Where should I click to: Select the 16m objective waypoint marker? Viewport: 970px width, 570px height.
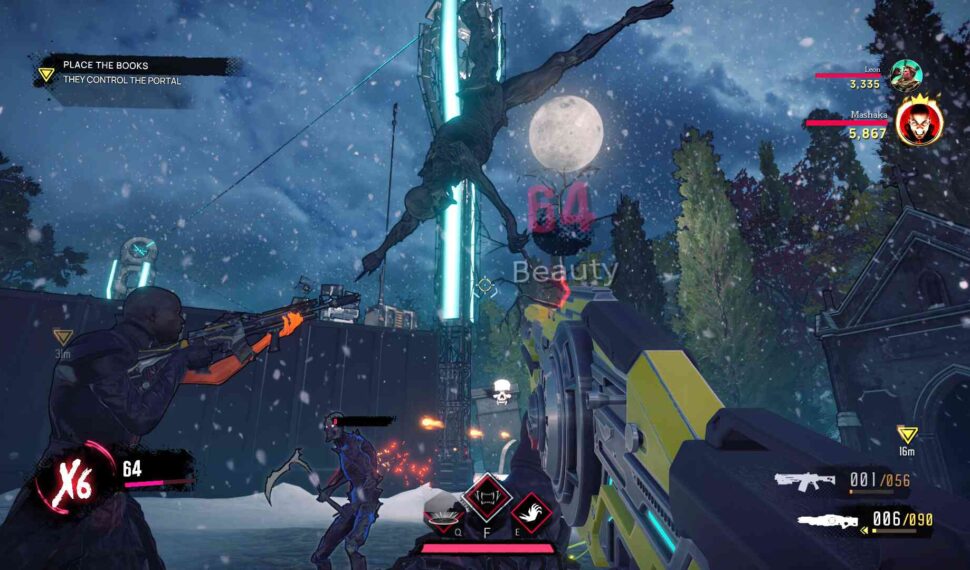(x=907, y=435)
